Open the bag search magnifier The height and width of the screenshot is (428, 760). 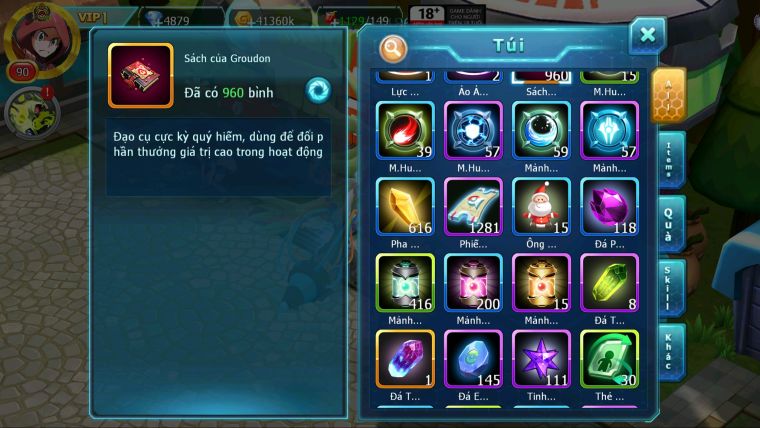(394, 47)
